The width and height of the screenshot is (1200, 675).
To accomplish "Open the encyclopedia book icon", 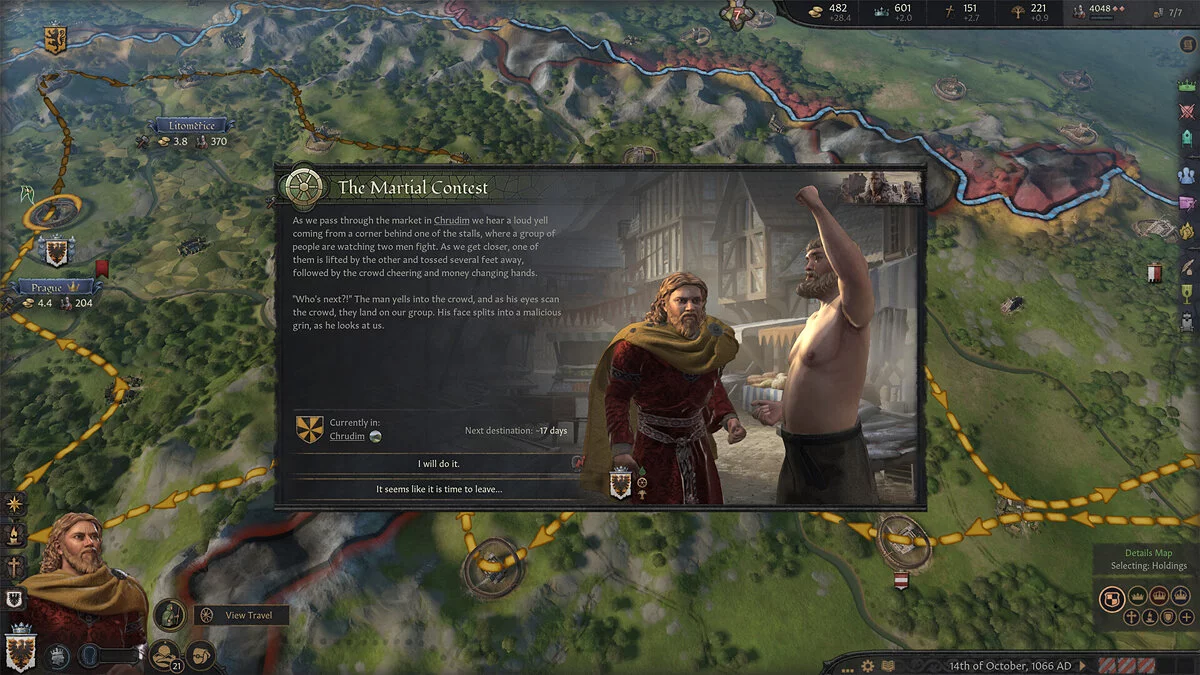I will 886,665.
